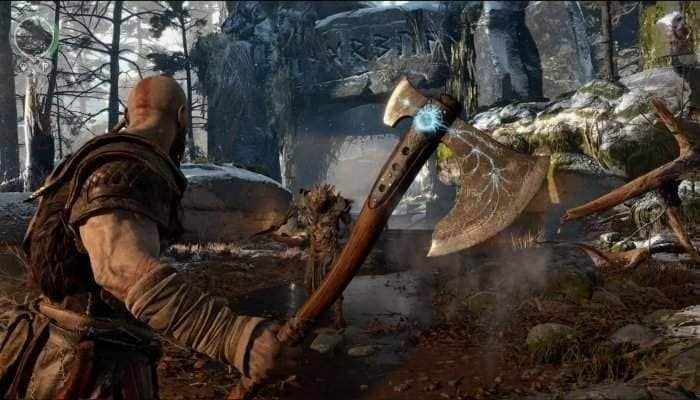The image size is (700, 400).
Task: Click the circular portrait emblem in the HUD
Action: click(x=33, y=37)
